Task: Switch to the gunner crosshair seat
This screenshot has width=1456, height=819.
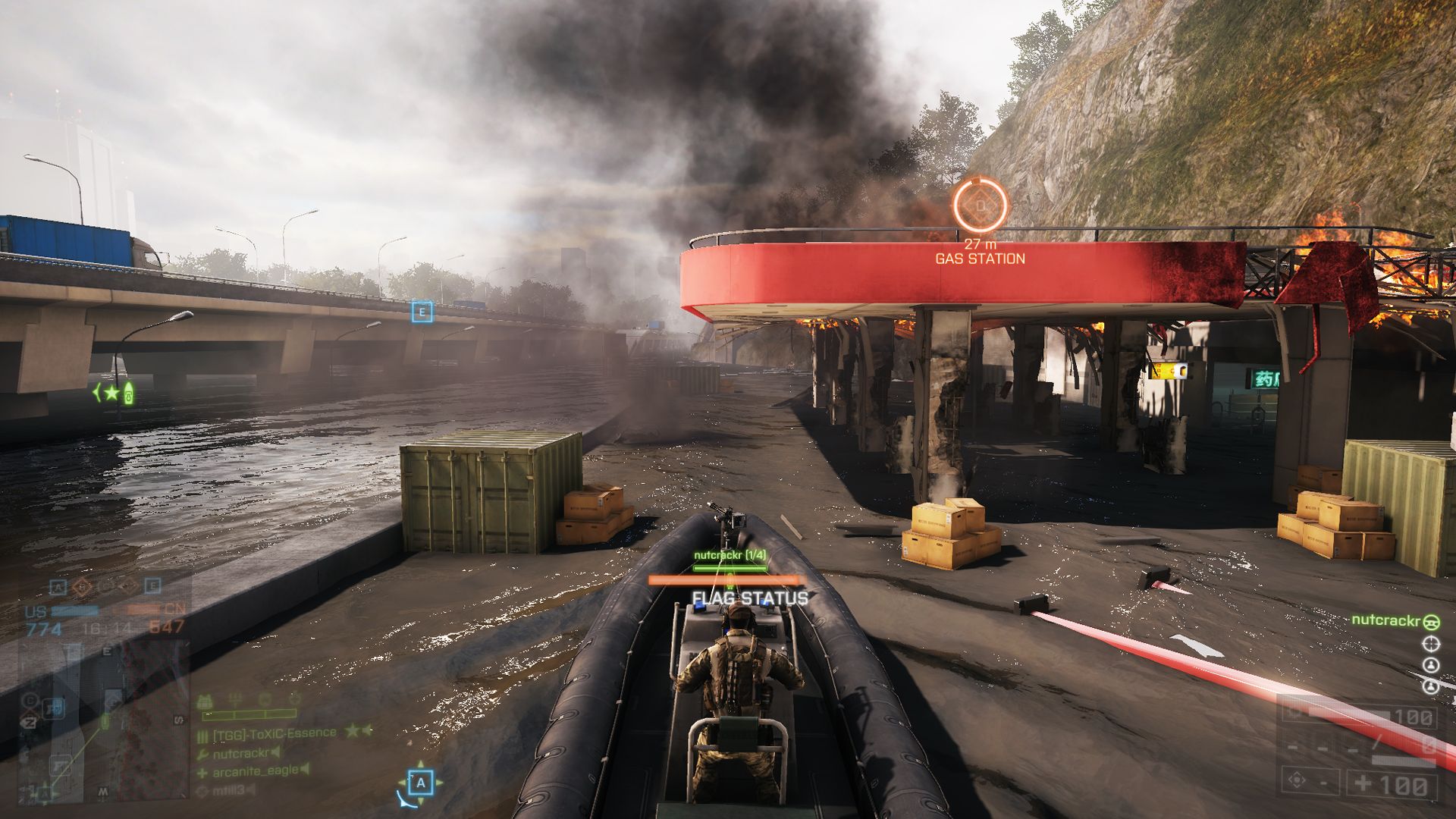Action: pyautogui.click(x=1431, y=645)
